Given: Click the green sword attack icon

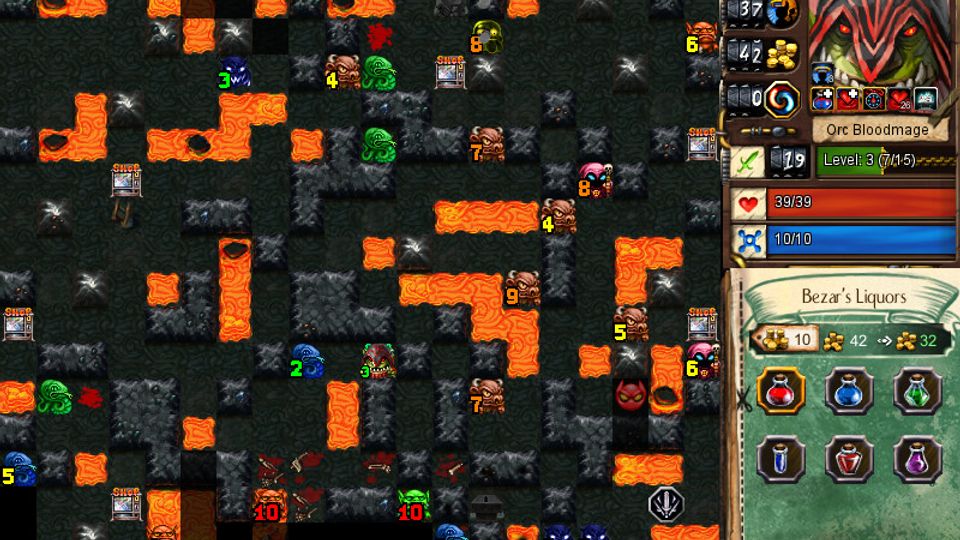Looking at the screenshot, I should point(747,160).
